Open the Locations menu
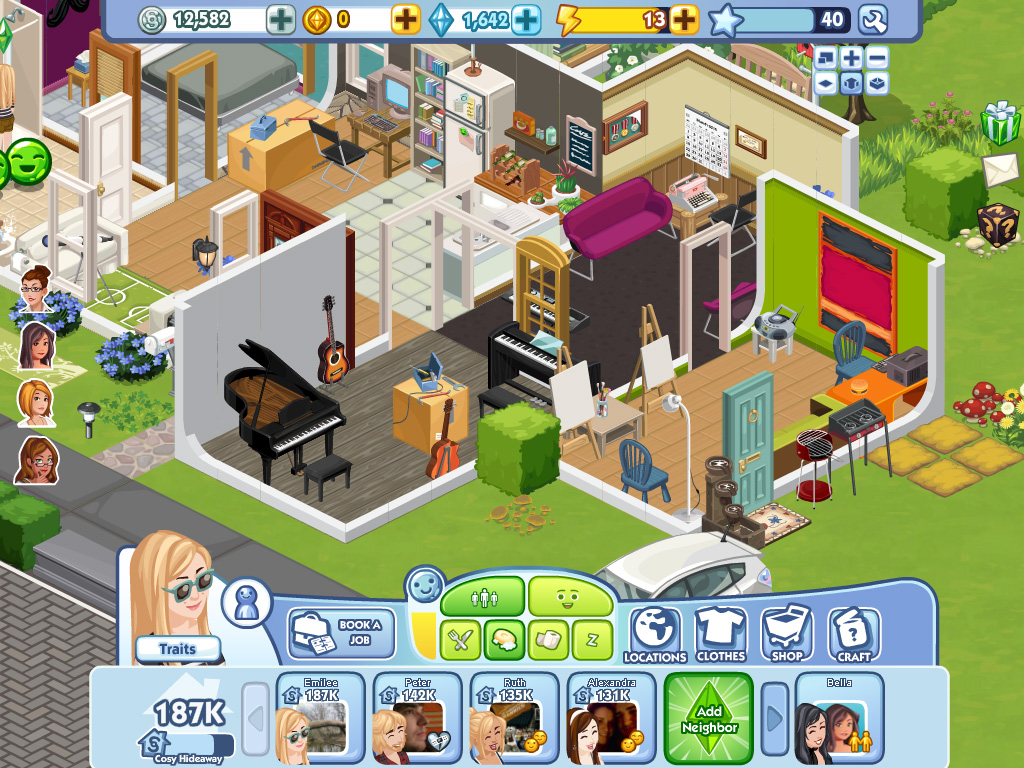1024x768 pixels. (655, 634)
